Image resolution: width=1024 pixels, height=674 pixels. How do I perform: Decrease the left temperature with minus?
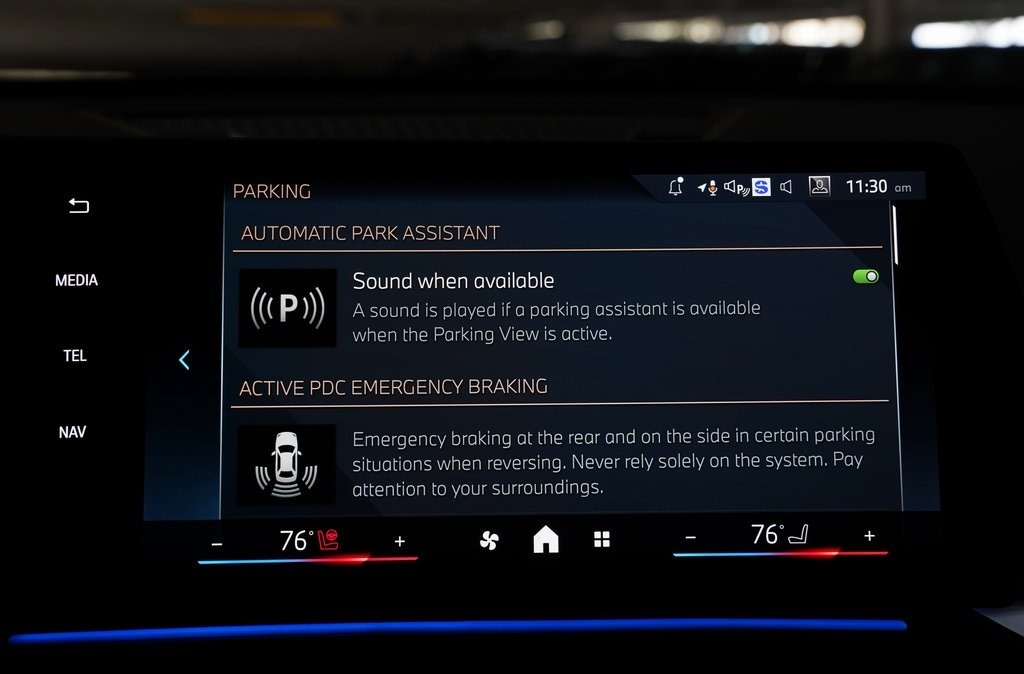pos(217,543)
